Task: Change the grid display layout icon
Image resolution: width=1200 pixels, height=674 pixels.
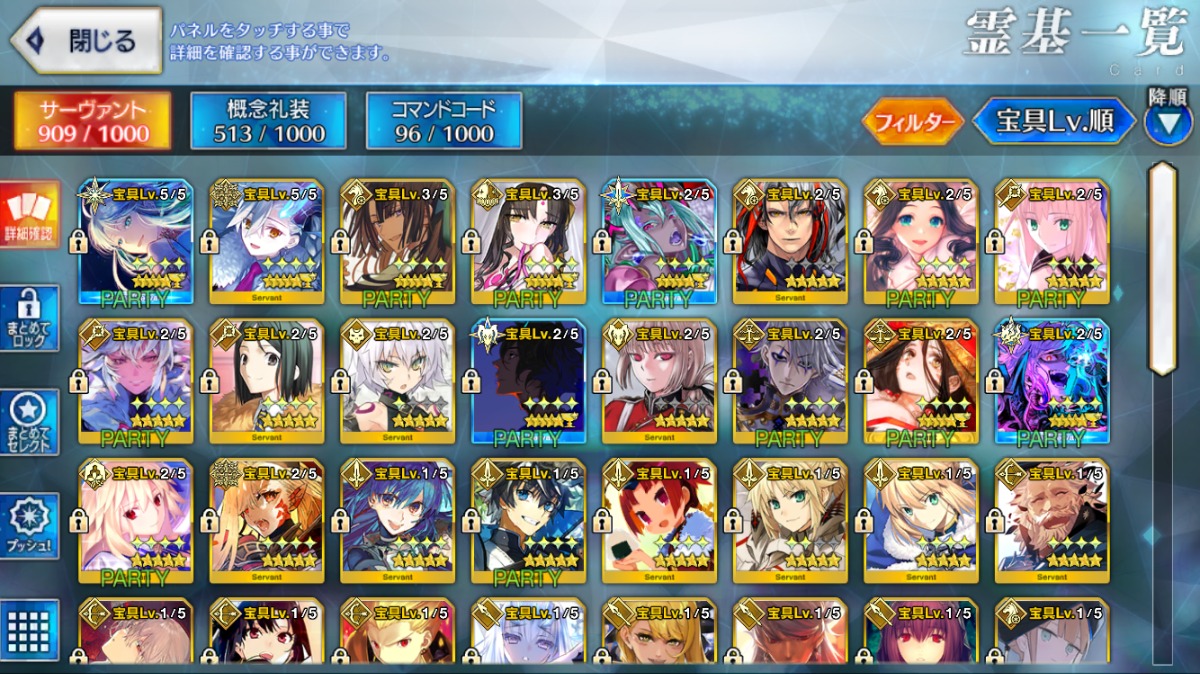Action: (x=30, y=630)
